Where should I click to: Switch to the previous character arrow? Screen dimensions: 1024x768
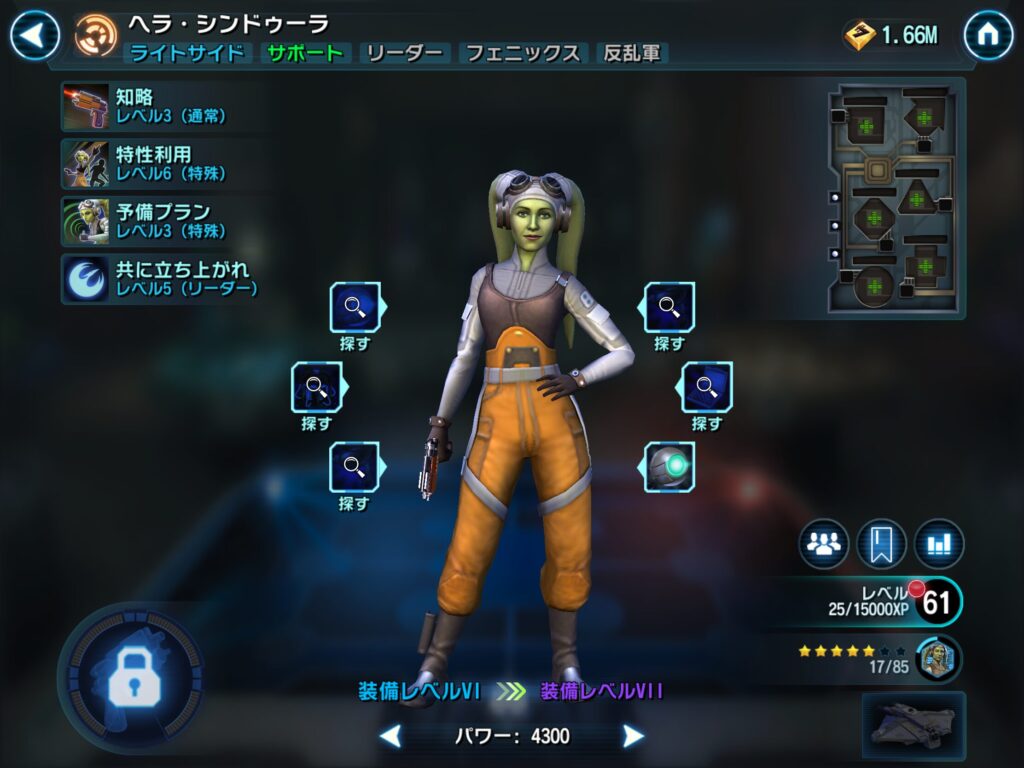391,737
